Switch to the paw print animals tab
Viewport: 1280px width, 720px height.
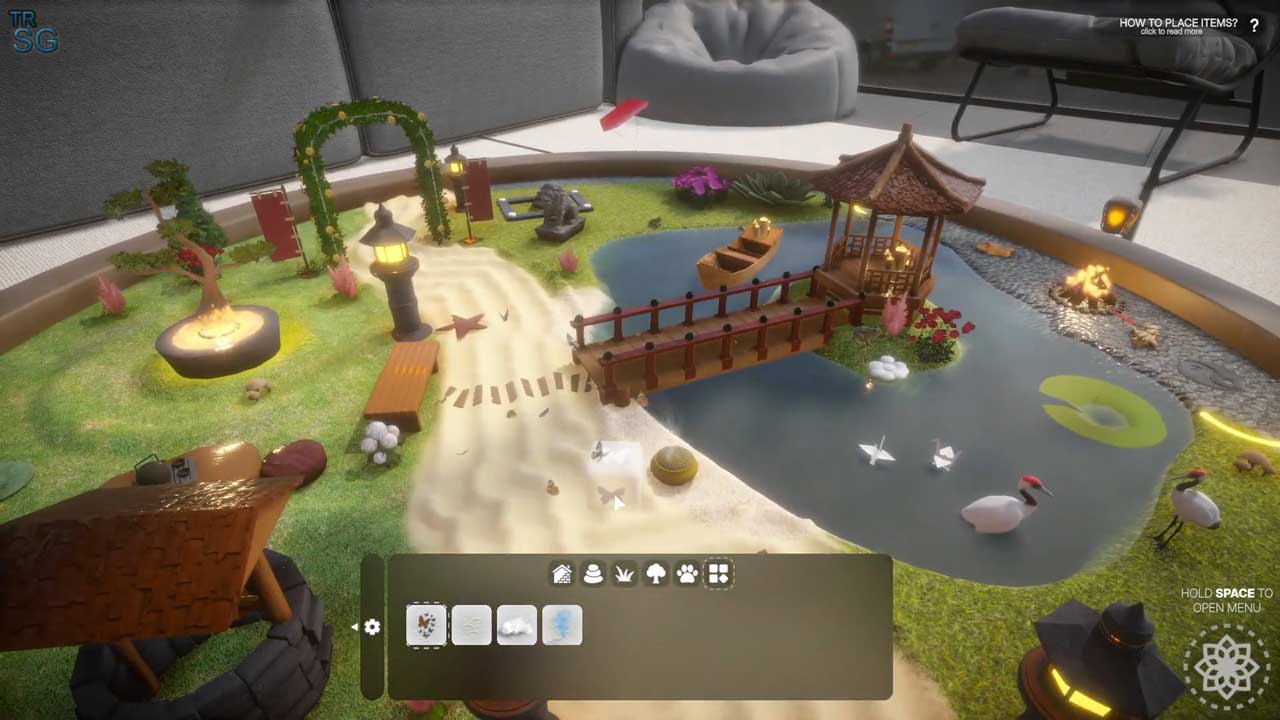687,574
